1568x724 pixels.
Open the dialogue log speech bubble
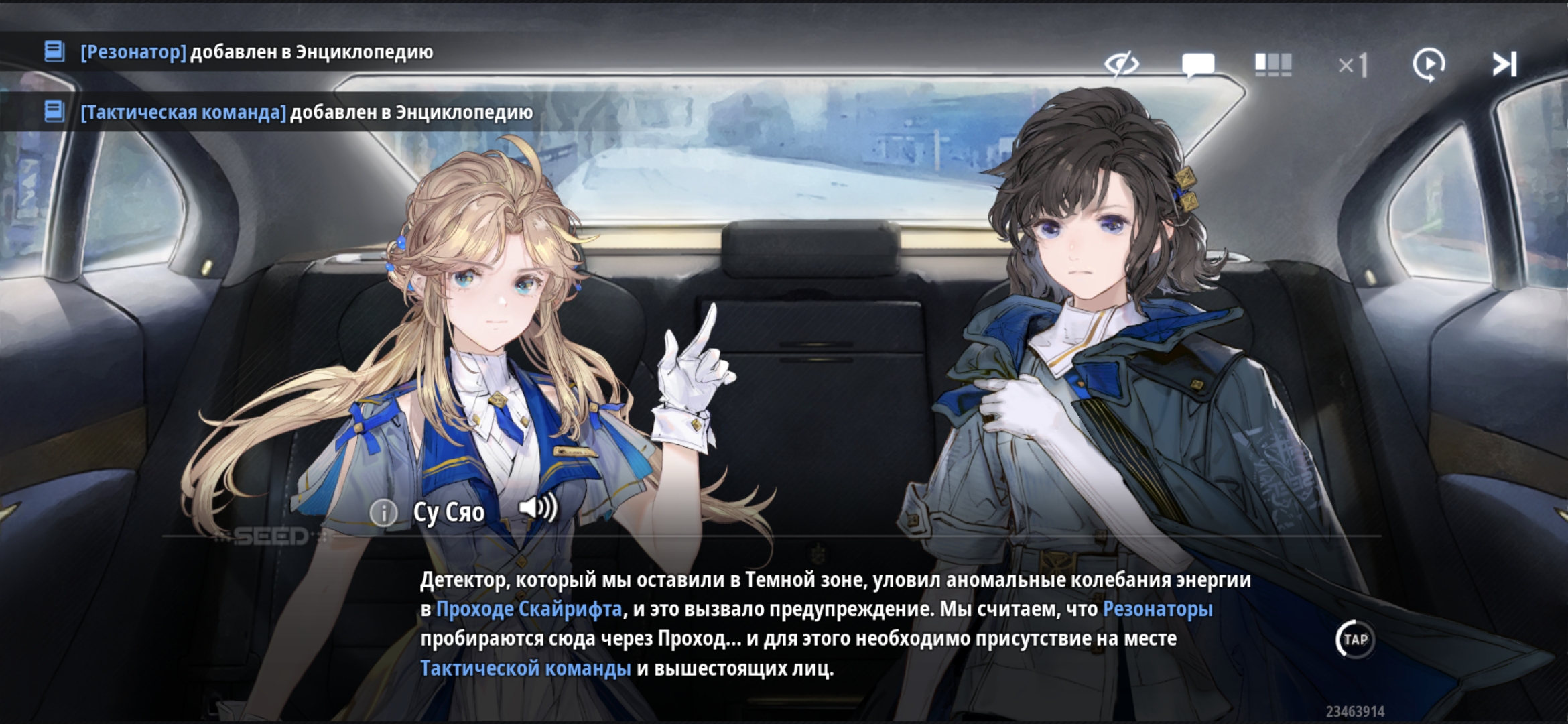tap(1198, 65)
